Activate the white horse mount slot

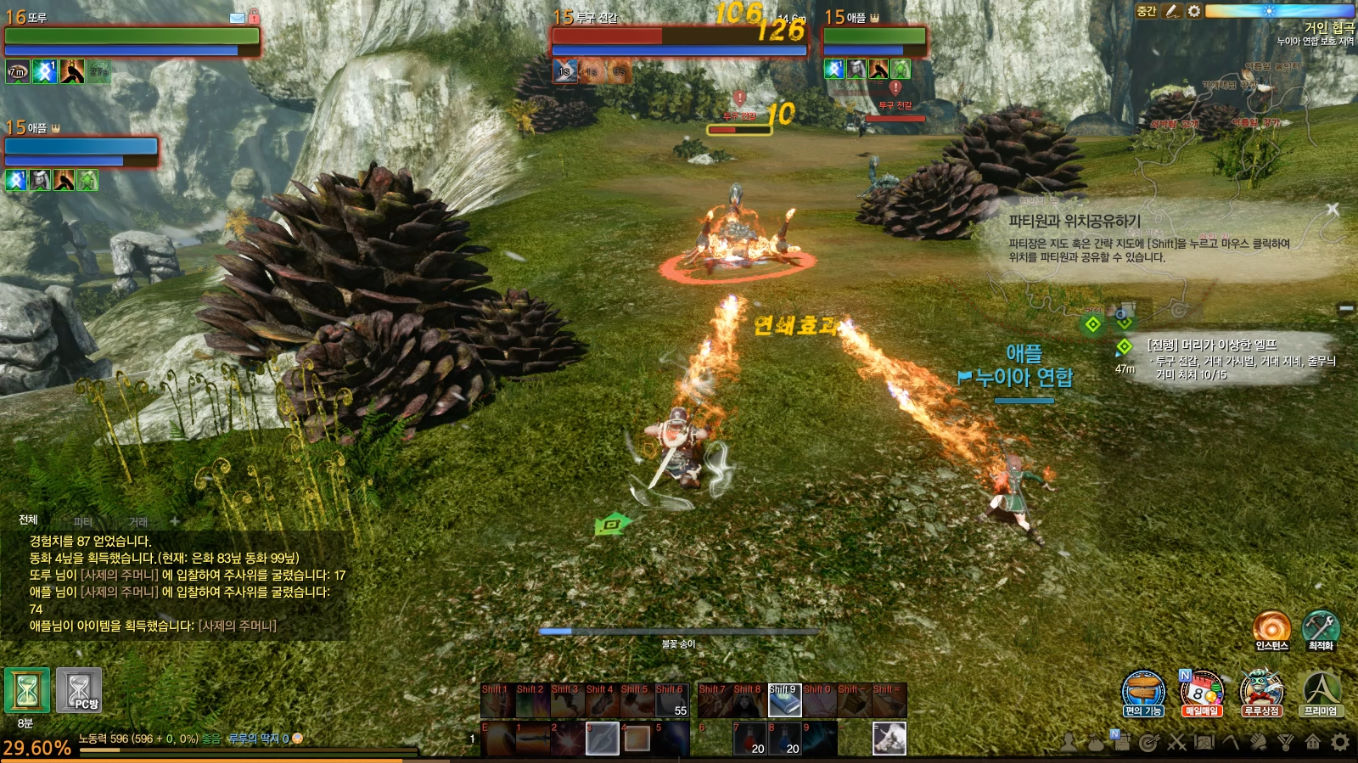(889, 738)
